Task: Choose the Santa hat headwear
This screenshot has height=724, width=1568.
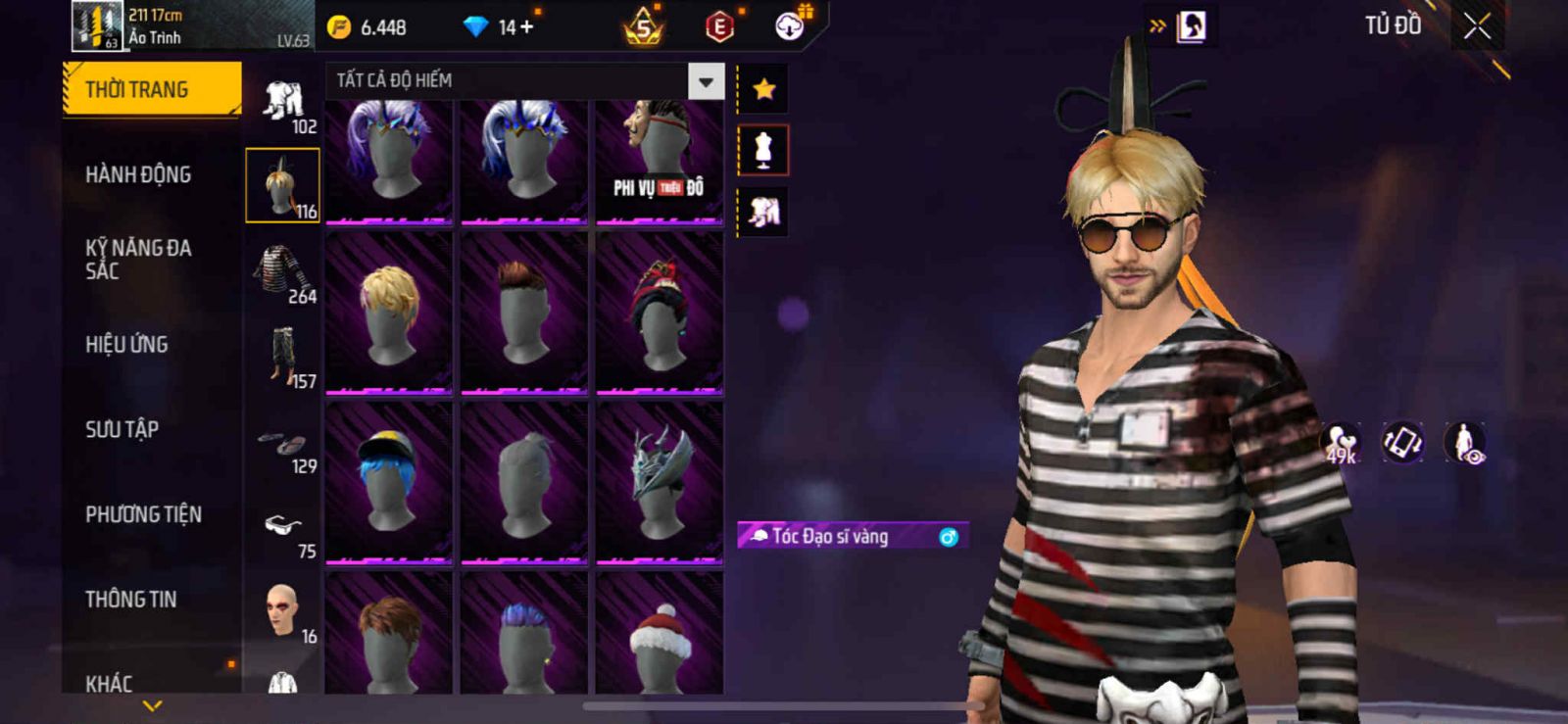Action: [x=660, y=635]
